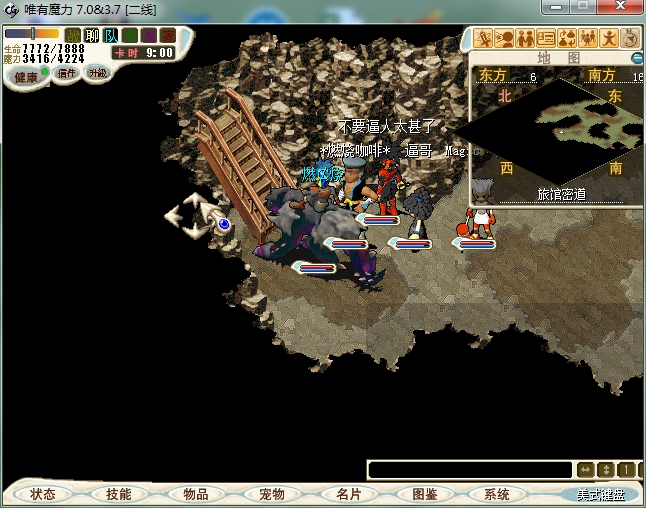Toggle the 战 battle switch
This screenshot has width=646, height=508.
[x=73, y=35]
